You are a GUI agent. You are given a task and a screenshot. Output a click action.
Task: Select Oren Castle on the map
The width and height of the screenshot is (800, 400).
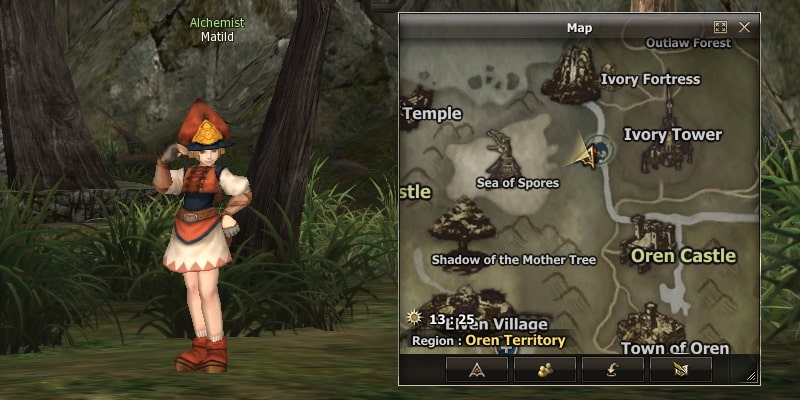click(x=683, y=256)
